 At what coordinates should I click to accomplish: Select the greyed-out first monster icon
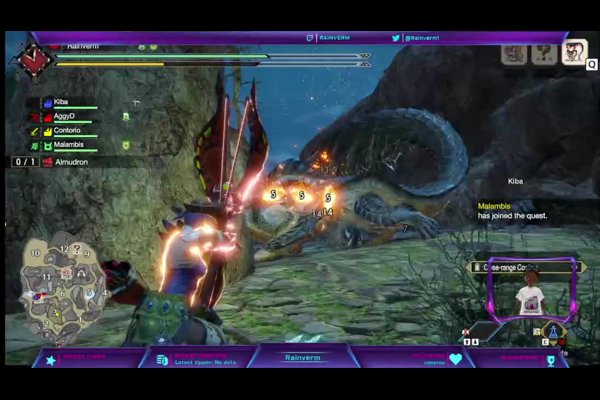514,54
